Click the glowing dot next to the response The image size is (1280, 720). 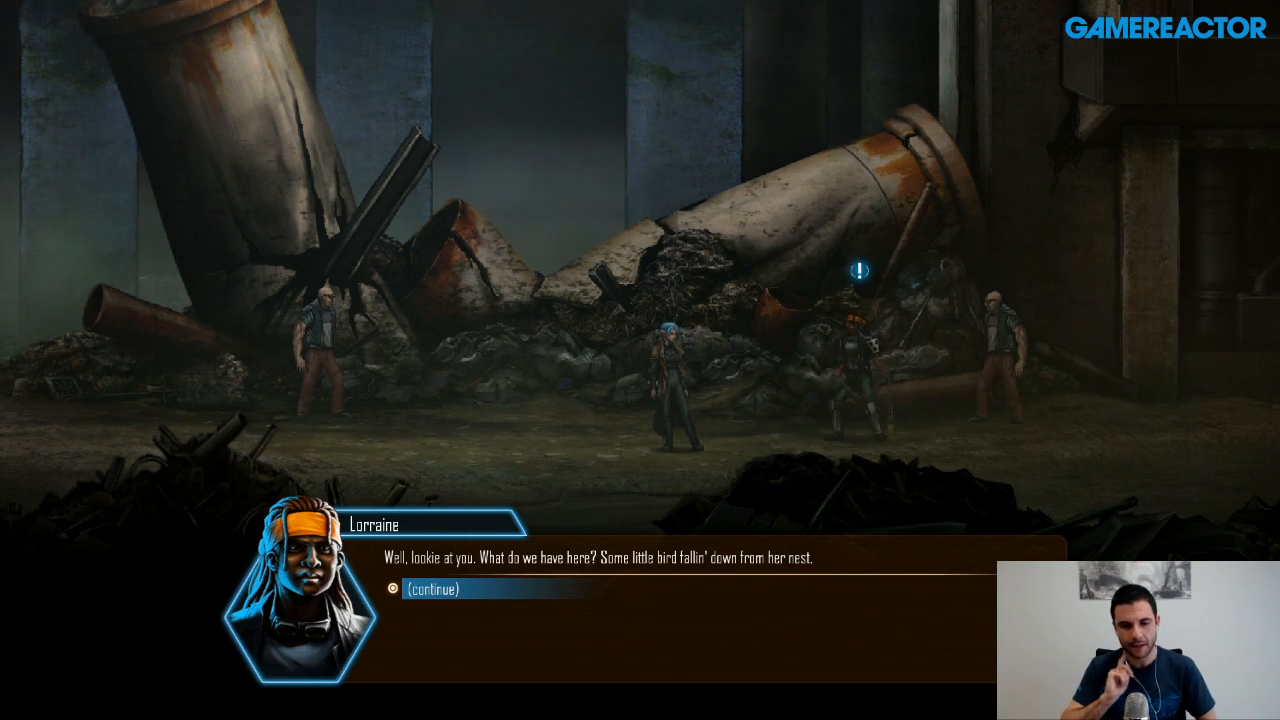tap(390, 589)
